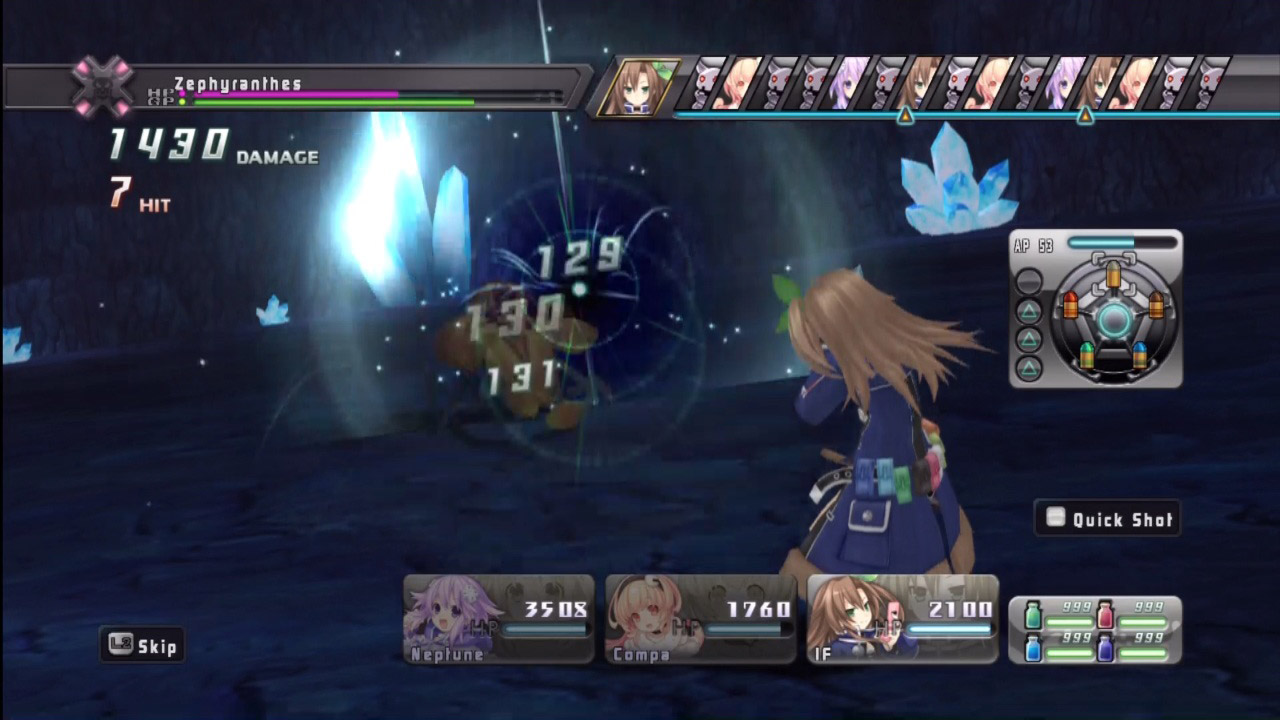
Task: Select Neptune's party status panel
Action: tap(498, 619)
